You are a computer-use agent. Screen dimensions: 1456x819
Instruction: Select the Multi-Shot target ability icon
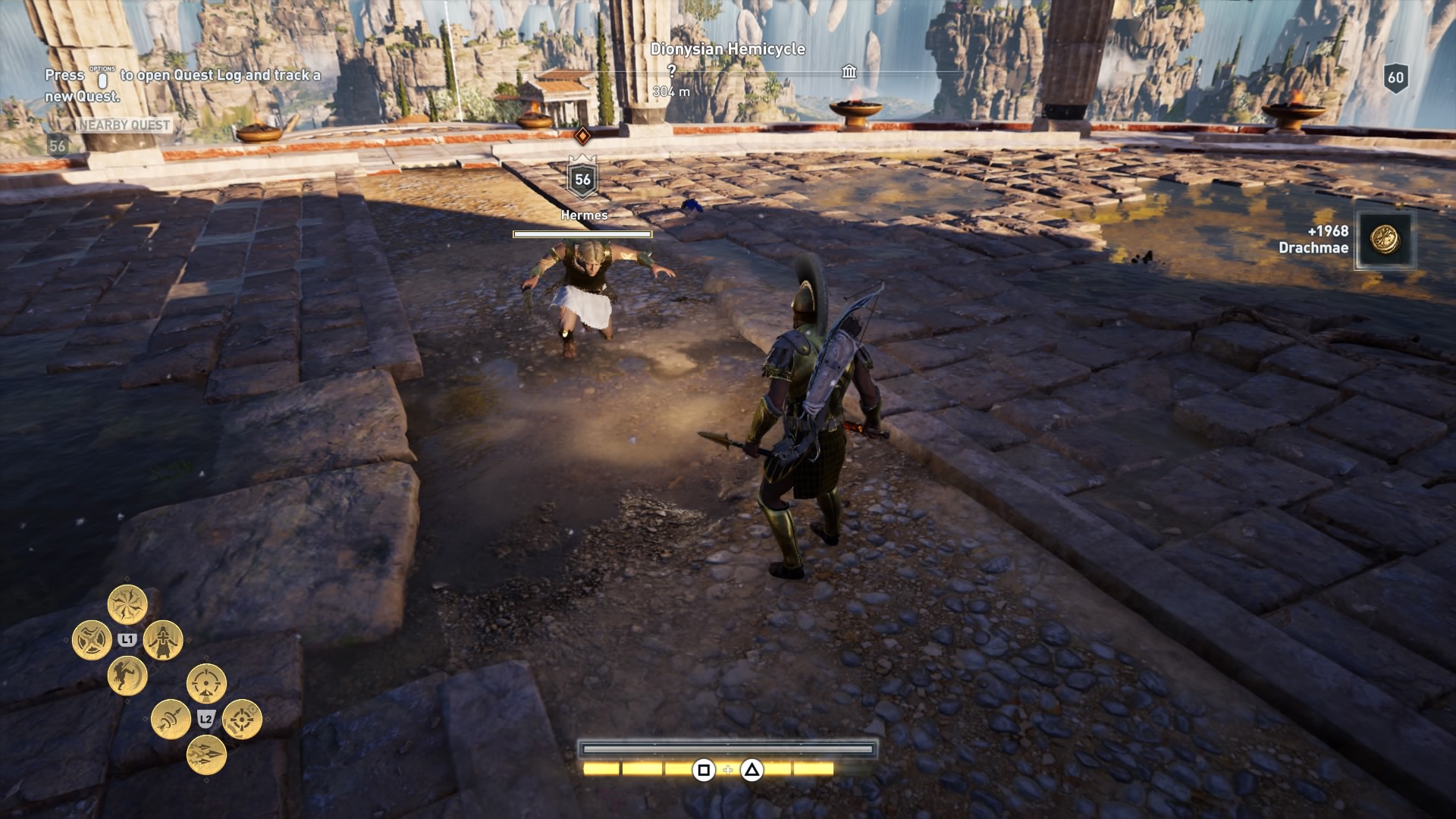pyautogui.click(x=243, y=719)
